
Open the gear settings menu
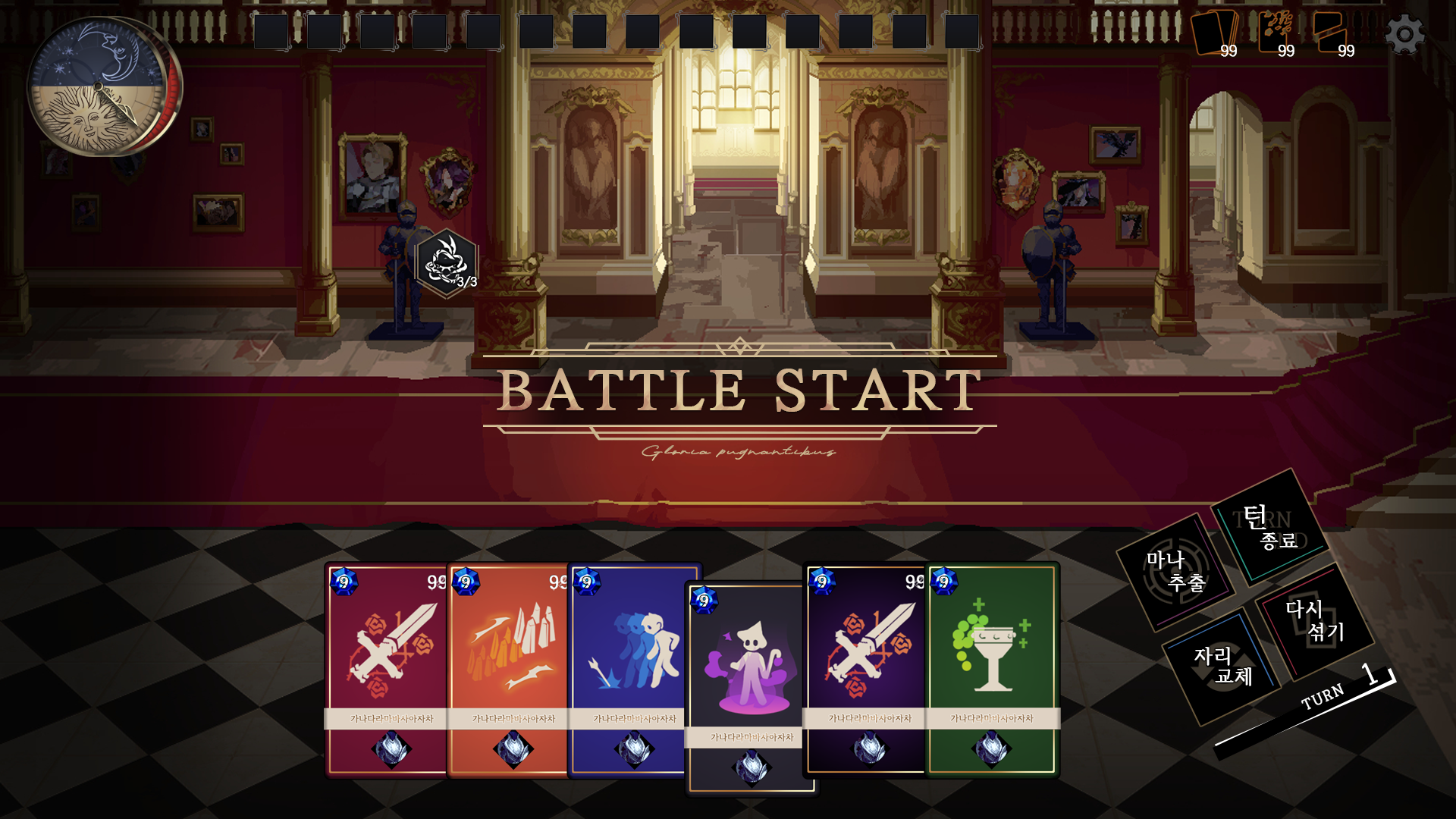pyautogui.click(x=1404, y=35)
